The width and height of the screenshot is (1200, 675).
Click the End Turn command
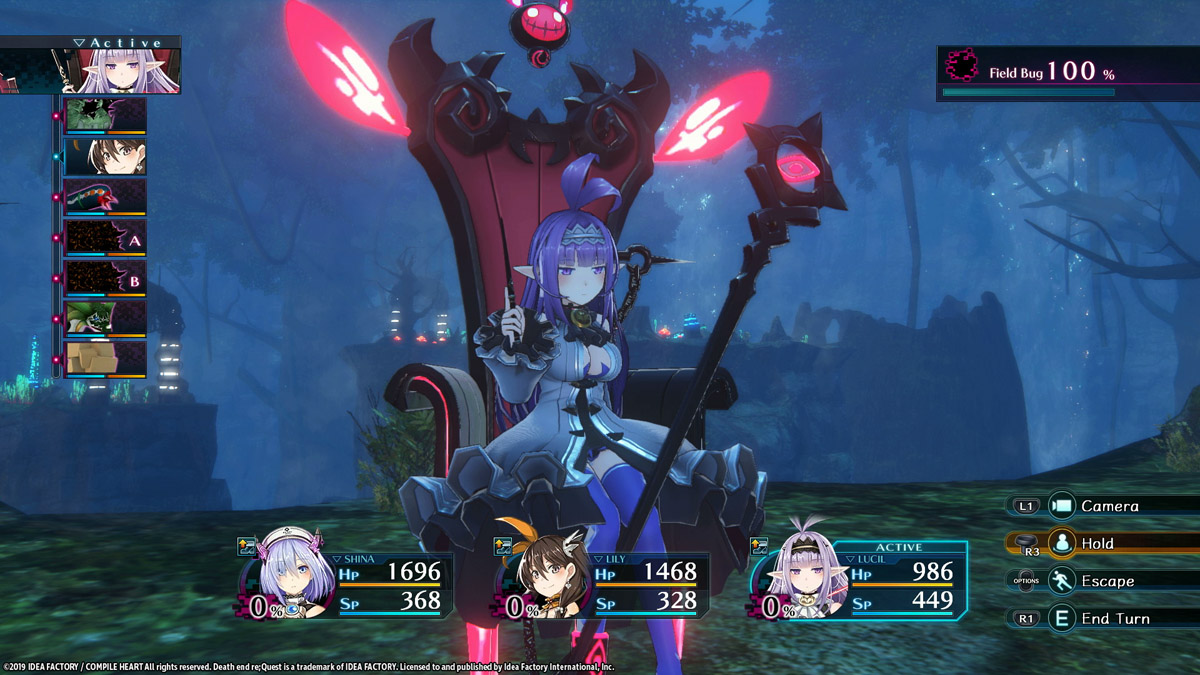tap(1114, 619)
